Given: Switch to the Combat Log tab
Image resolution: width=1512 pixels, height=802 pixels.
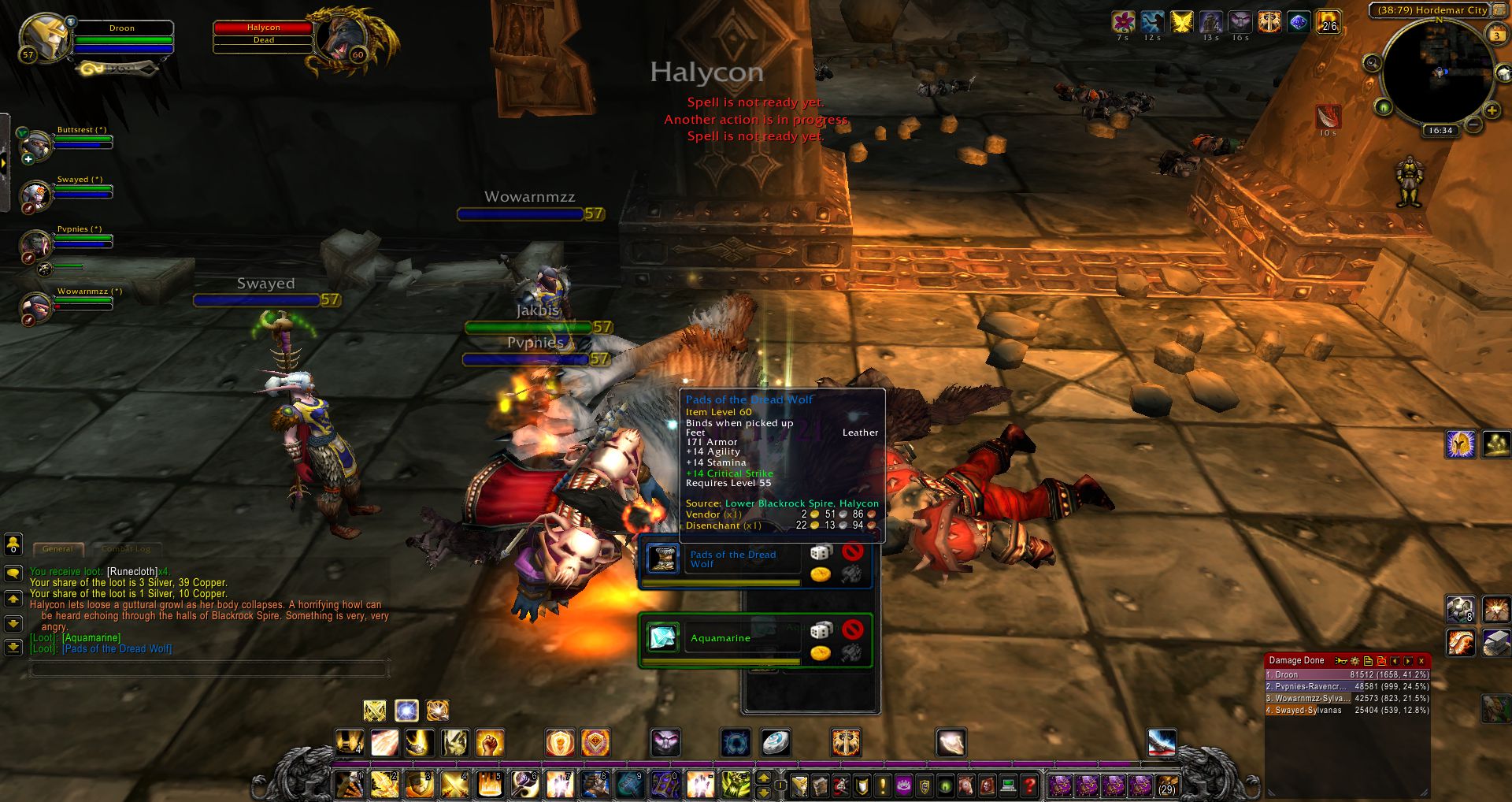Looking at the screenshot, I should click(126, 549).
